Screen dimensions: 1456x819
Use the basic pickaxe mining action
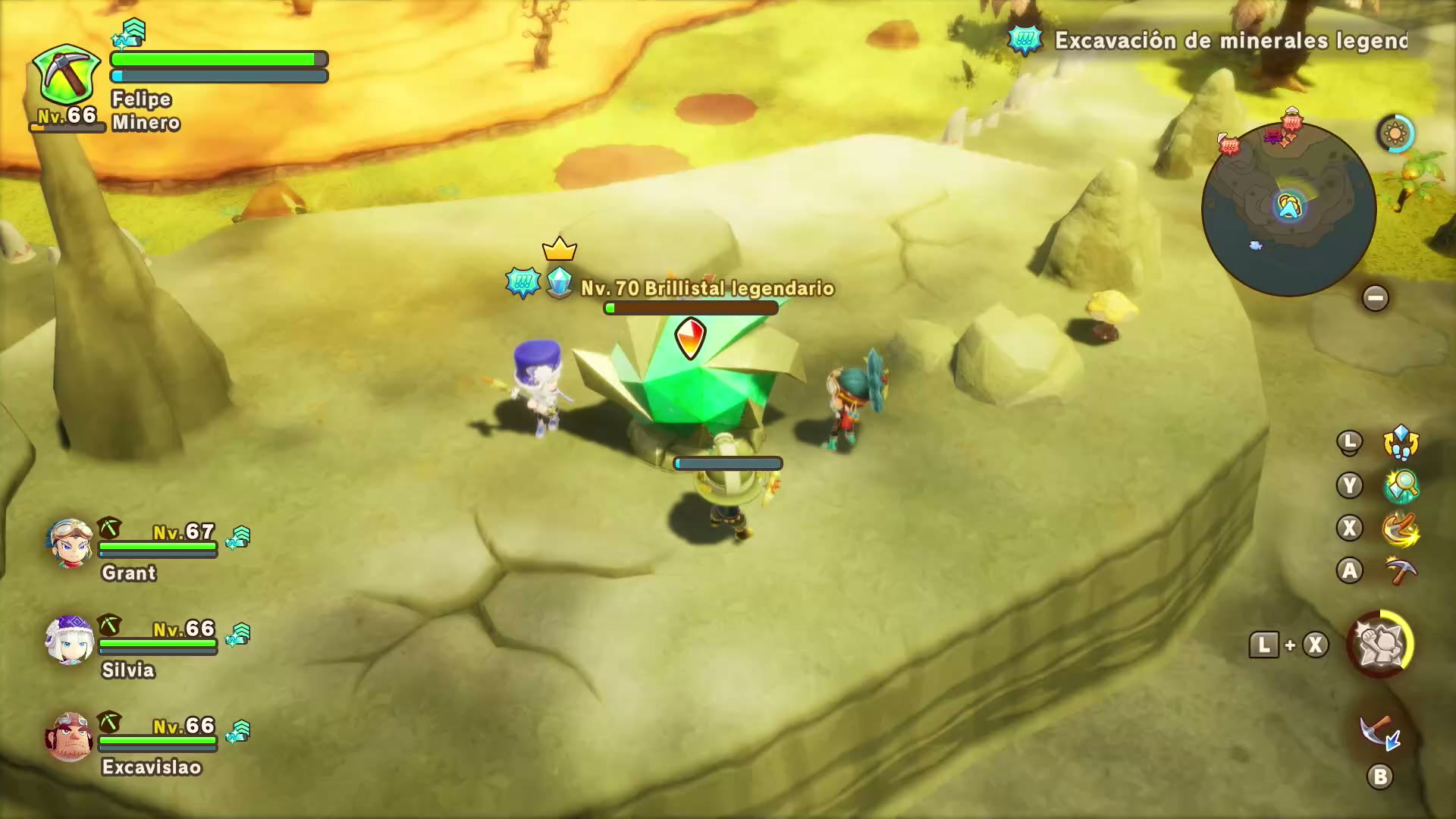1401,571
